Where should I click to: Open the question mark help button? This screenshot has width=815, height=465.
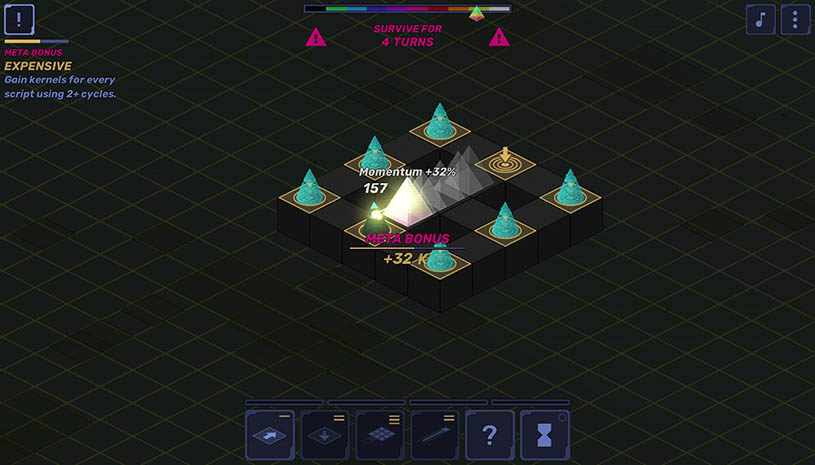(490, 435)
